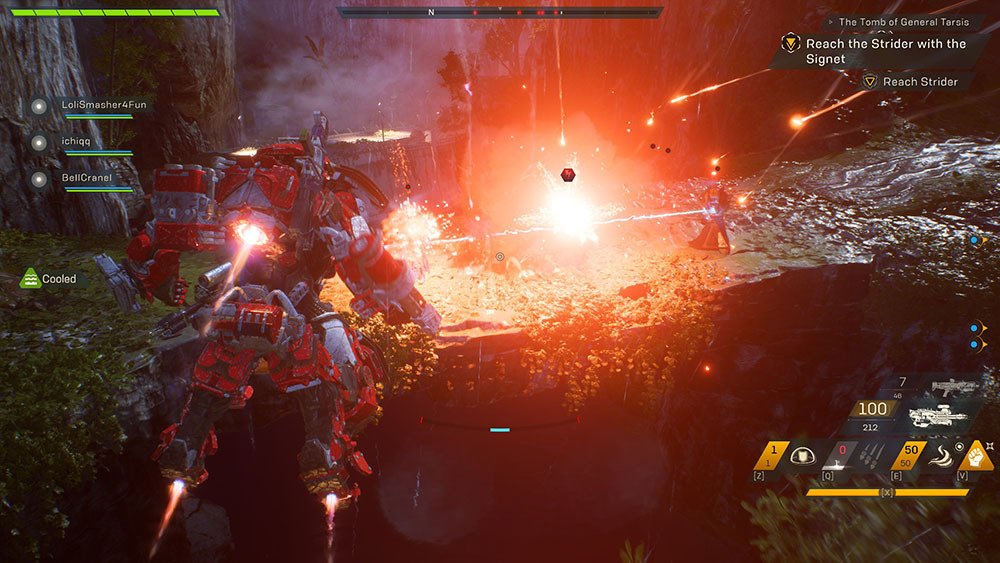The height and width of the screenshot is (563, 1000).
Task: Trigger the fist melee ability
Action: (x=974, y=456)
